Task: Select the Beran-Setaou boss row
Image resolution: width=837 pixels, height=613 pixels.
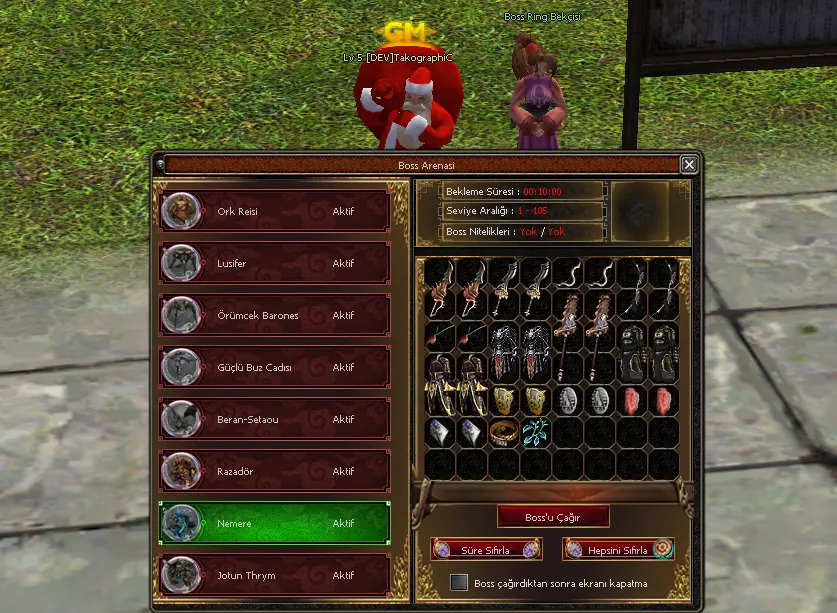Action: [x=274, y=419]
